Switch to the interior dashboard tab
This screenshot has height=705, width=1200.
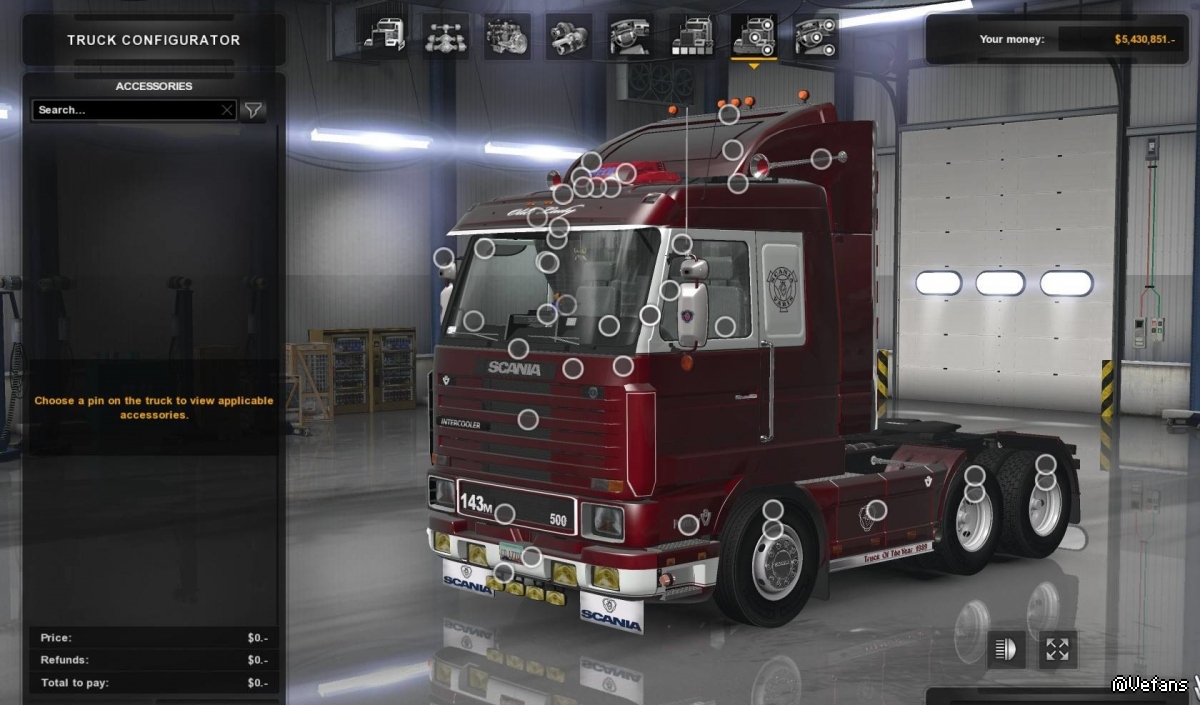click(x=630, y=37)
